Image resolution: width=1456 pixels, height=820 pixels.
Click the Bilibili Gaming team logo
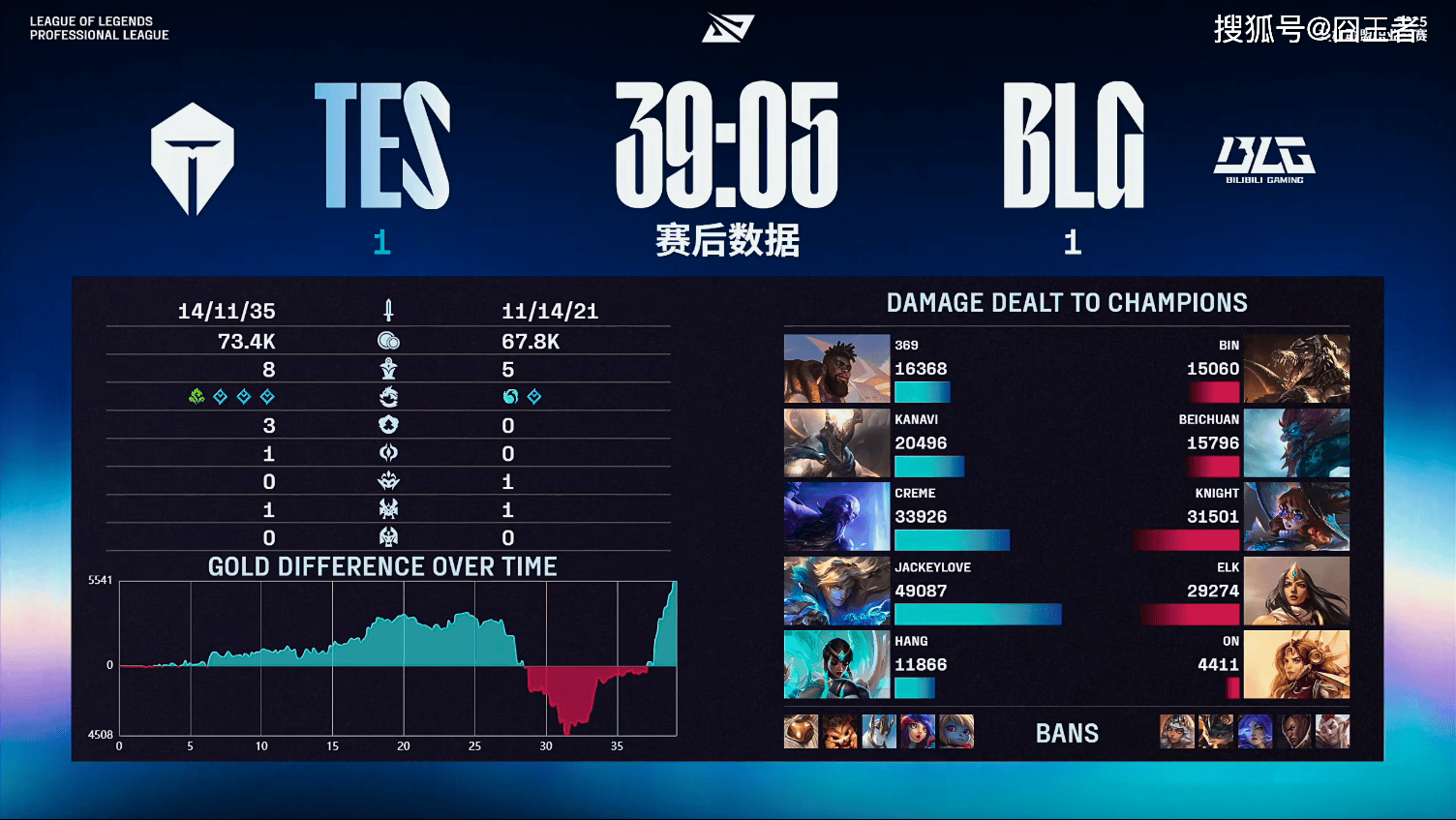point(1264,160)
